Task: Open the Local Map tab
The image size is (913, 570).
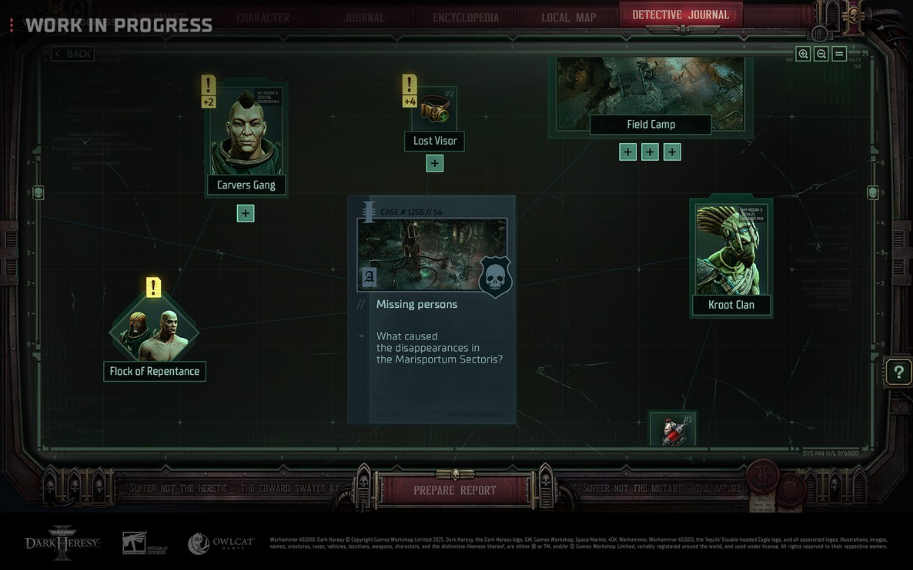Action: pyautogui.click(x=568, y=17)
